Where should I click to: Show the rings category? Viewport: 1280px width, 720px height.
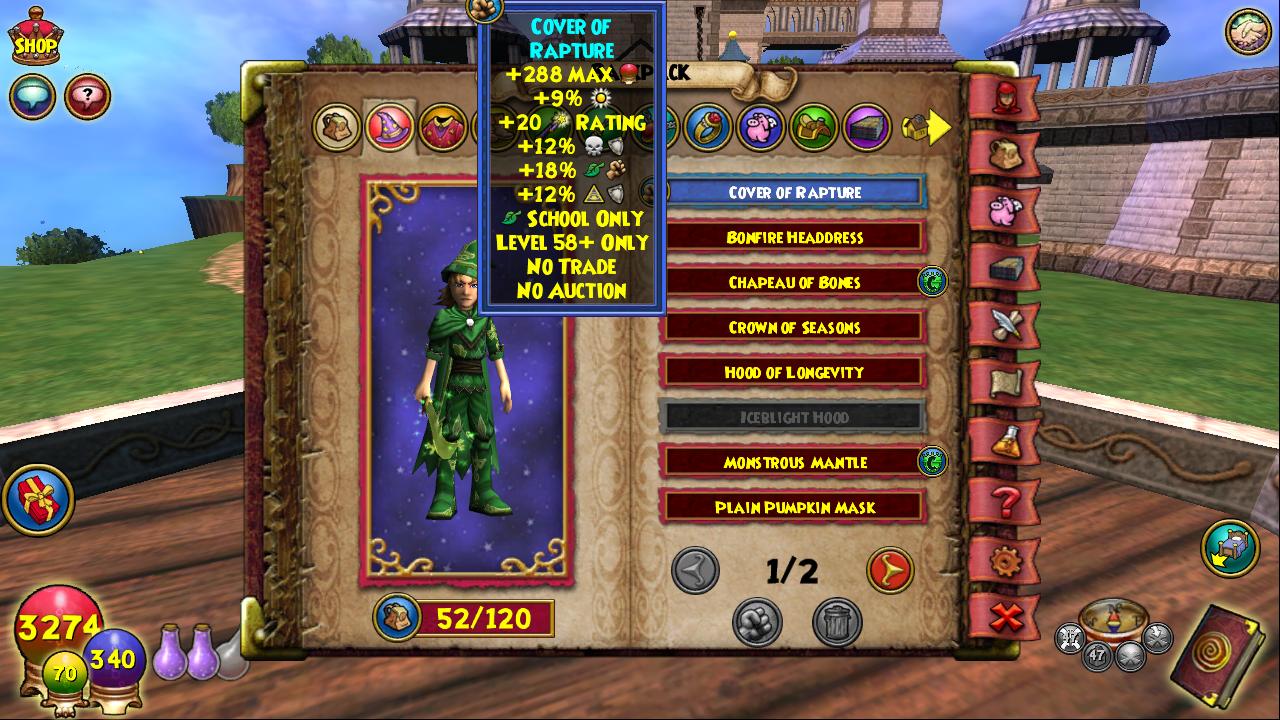[x=709, y=127]
